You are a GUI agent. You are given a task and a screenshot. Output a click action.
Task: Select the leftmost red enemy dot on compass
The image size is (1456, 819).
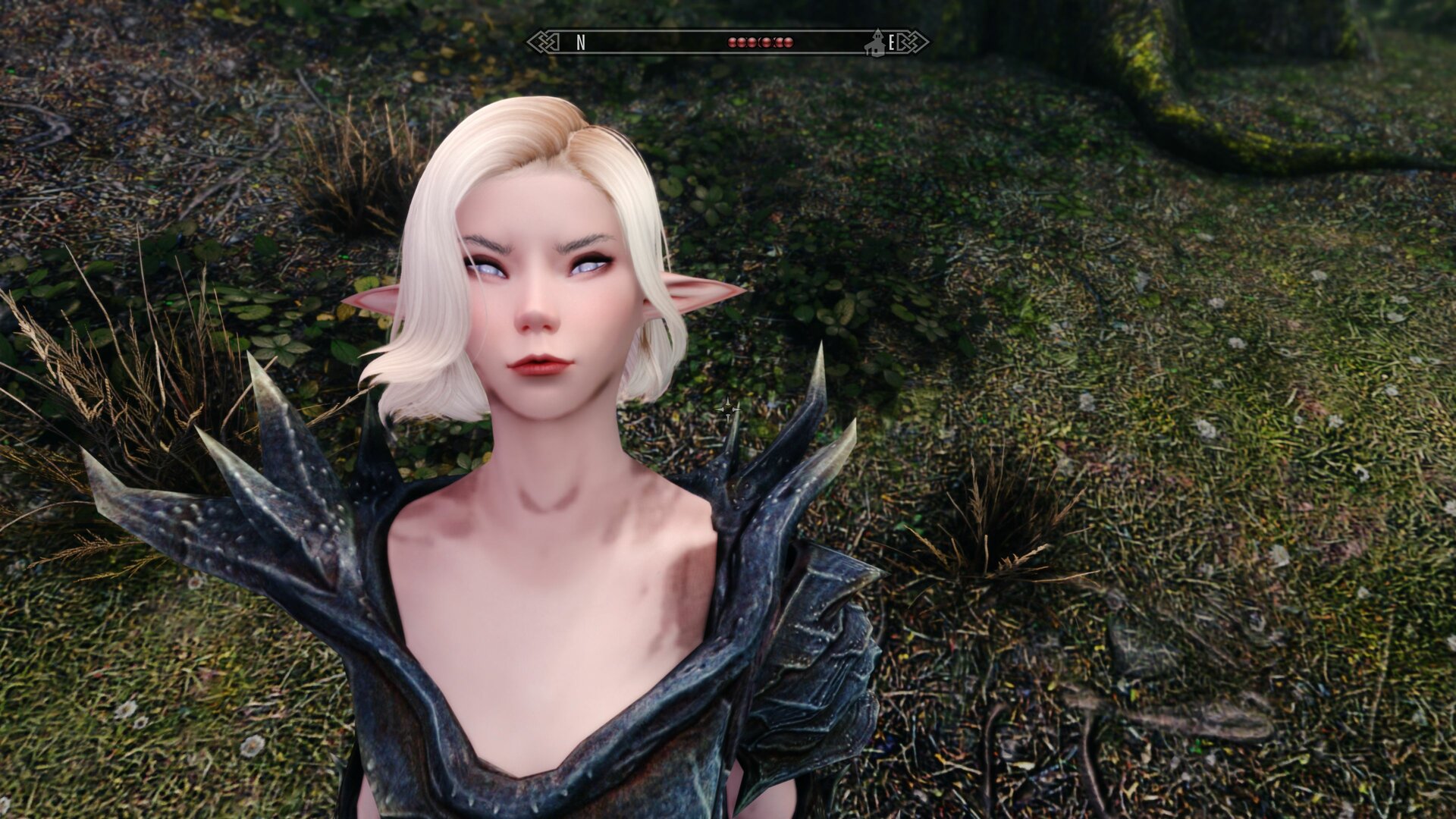(x=732, y=42)
